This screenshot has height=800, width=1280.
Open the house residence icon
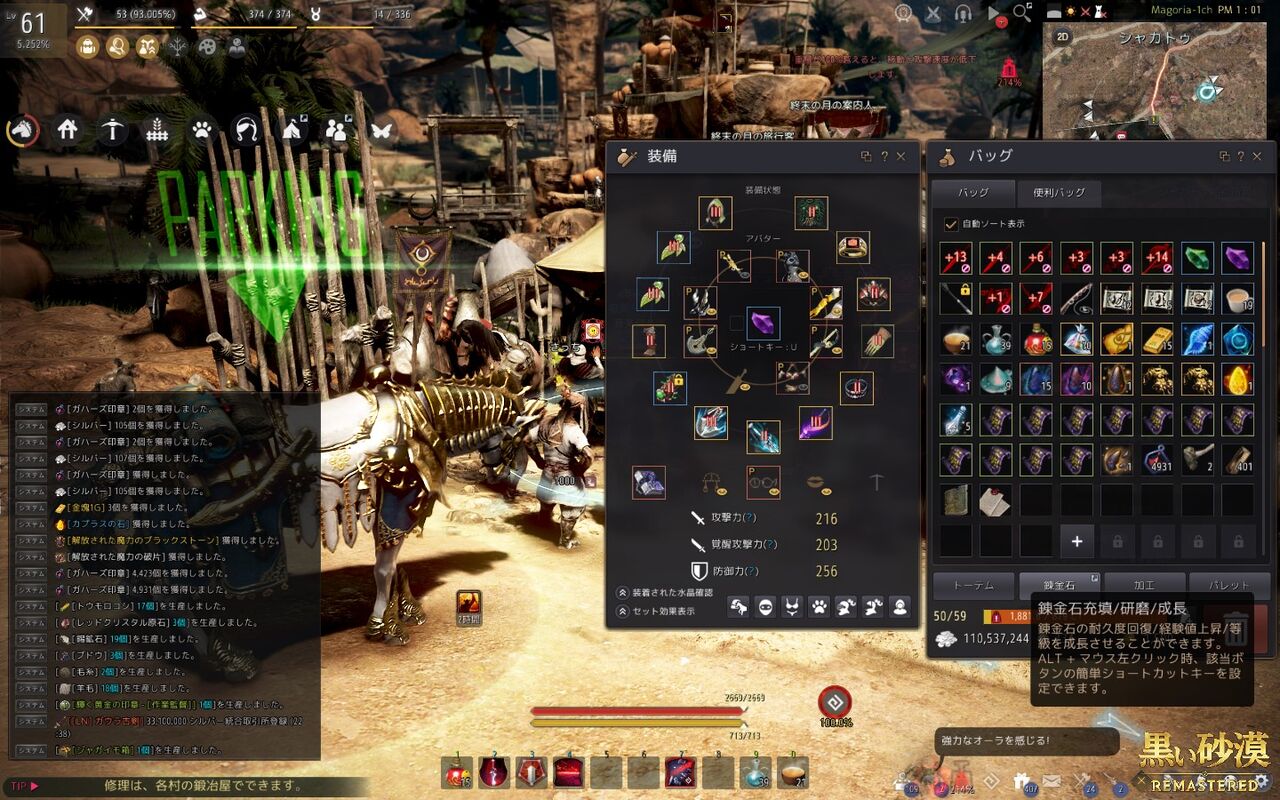point(67,130)
